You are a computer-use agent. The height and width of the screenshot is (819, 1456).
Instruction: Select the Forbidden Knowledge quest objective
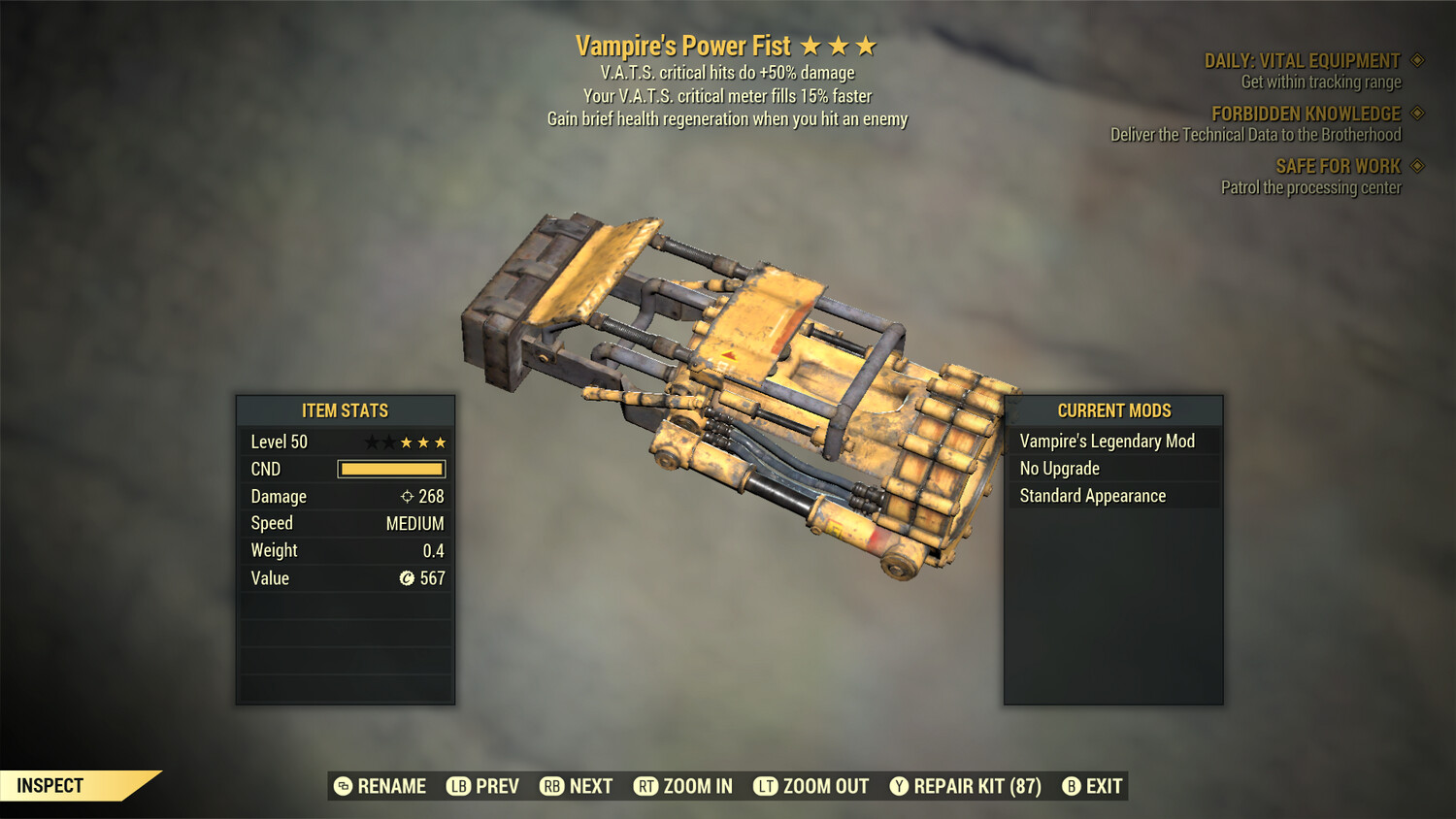1306,115
